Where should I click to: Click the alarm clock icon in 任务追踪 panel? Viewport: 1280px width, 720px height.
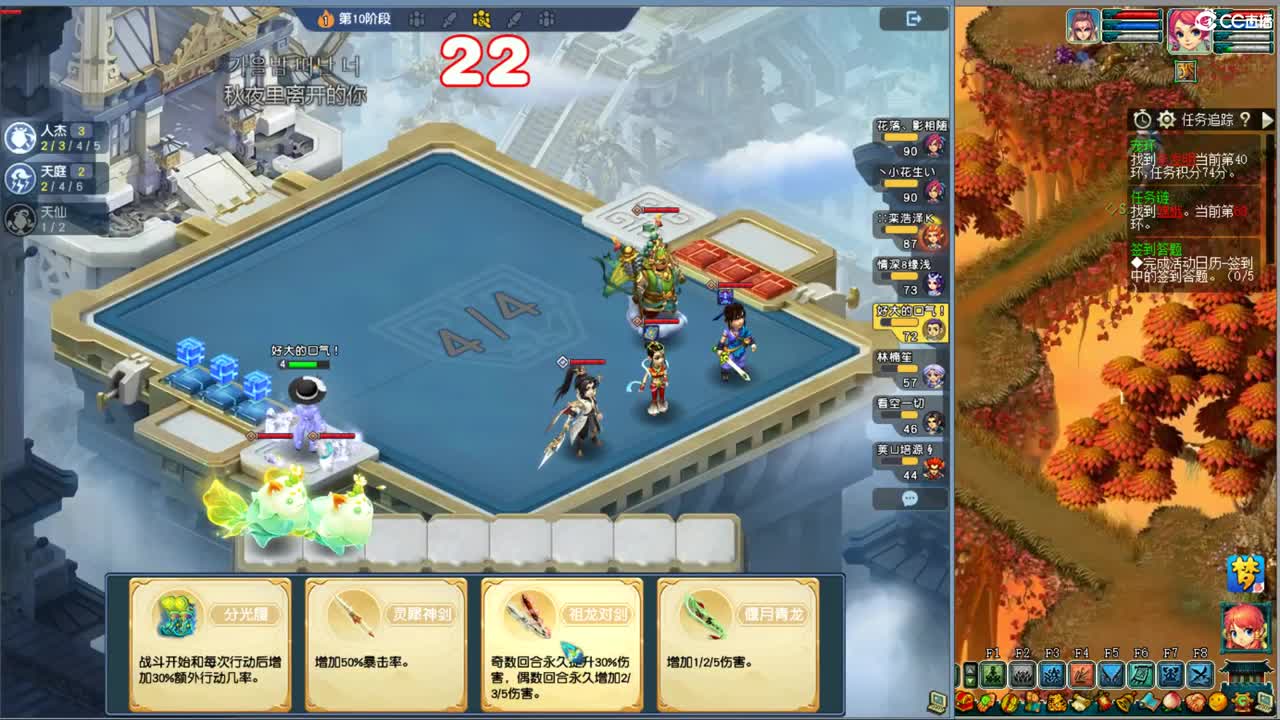click(x=1142, y=121)
